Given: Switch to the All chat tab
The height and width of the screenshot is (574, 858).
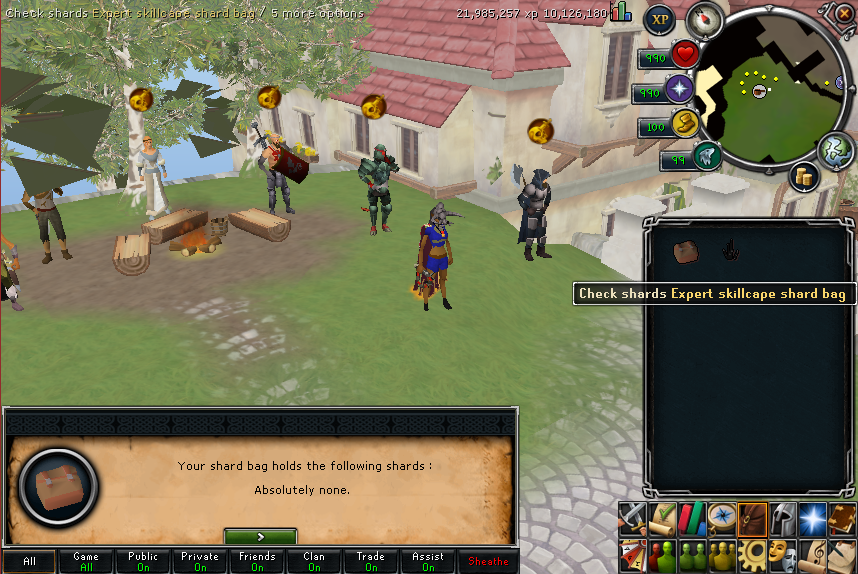Looking at the screenshot, I should coord(29,561).
